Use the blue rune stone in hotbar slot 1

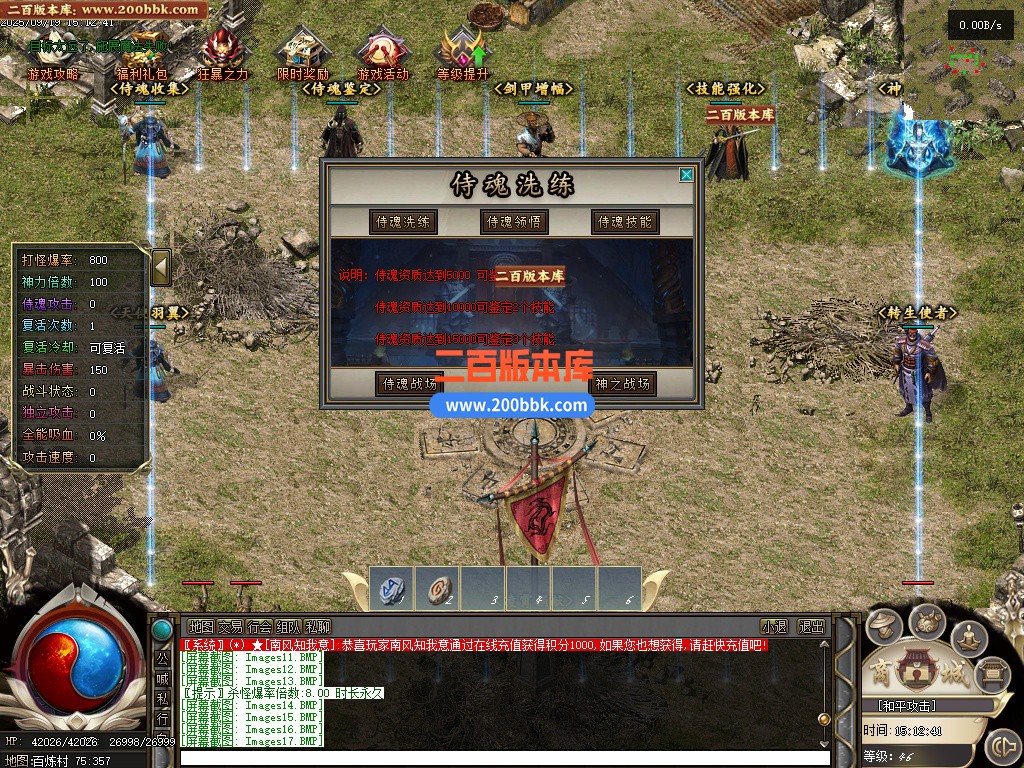click(x=392, y=588)
